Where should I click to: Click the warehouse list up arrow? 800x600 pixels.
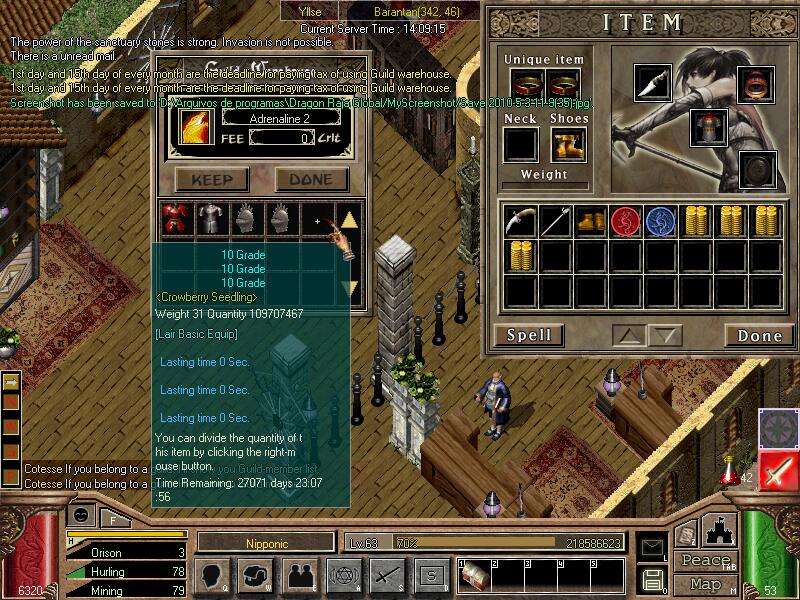349,220
